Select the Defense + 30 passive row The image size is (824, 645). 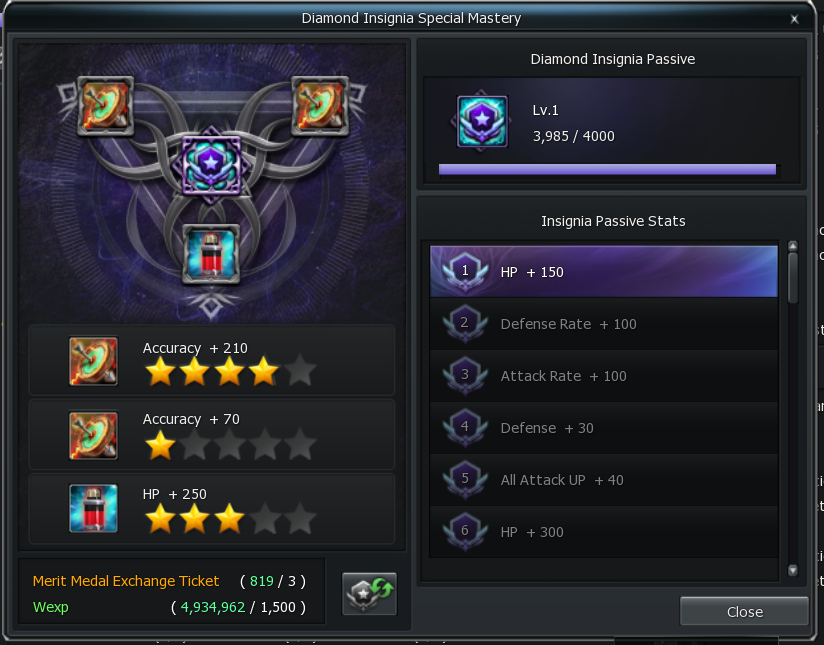click(603, 428)
